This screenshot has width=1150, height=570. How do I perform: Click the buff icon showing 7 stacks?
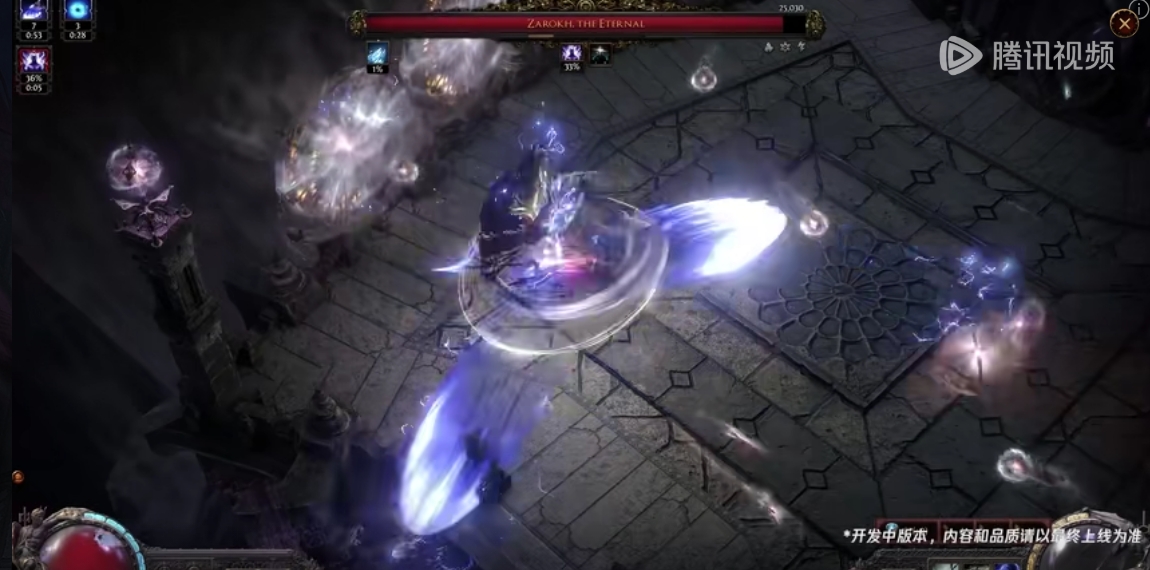[34, 12]
